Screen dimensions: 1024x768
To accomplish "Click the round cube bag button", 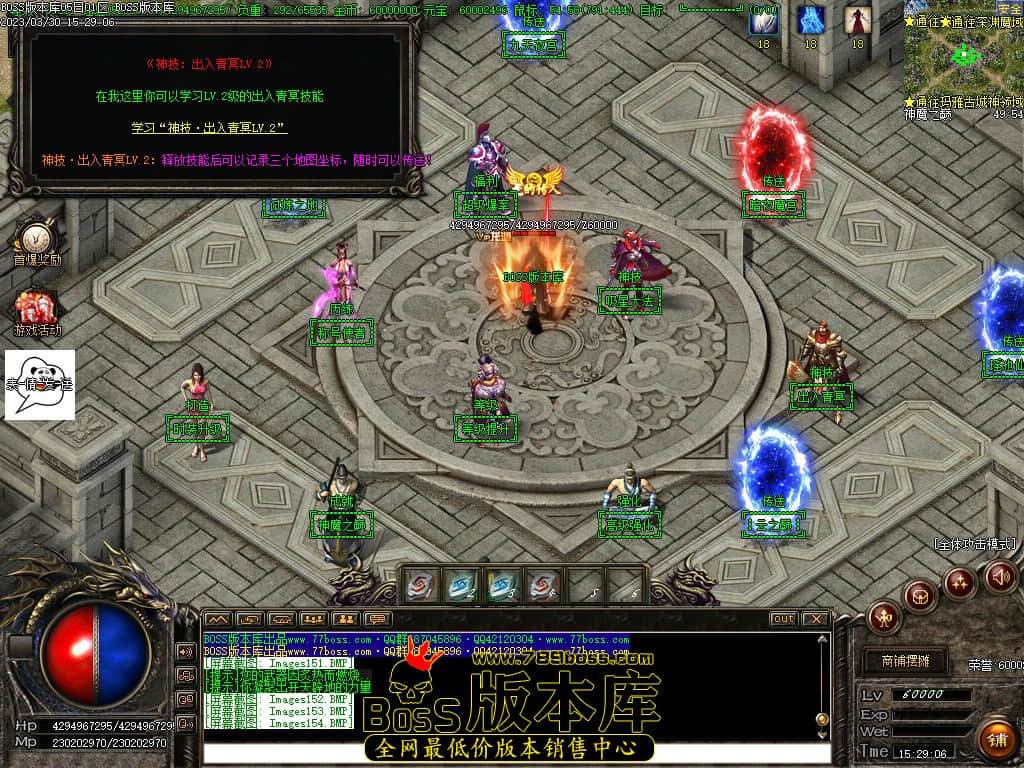I will [920, 596].
